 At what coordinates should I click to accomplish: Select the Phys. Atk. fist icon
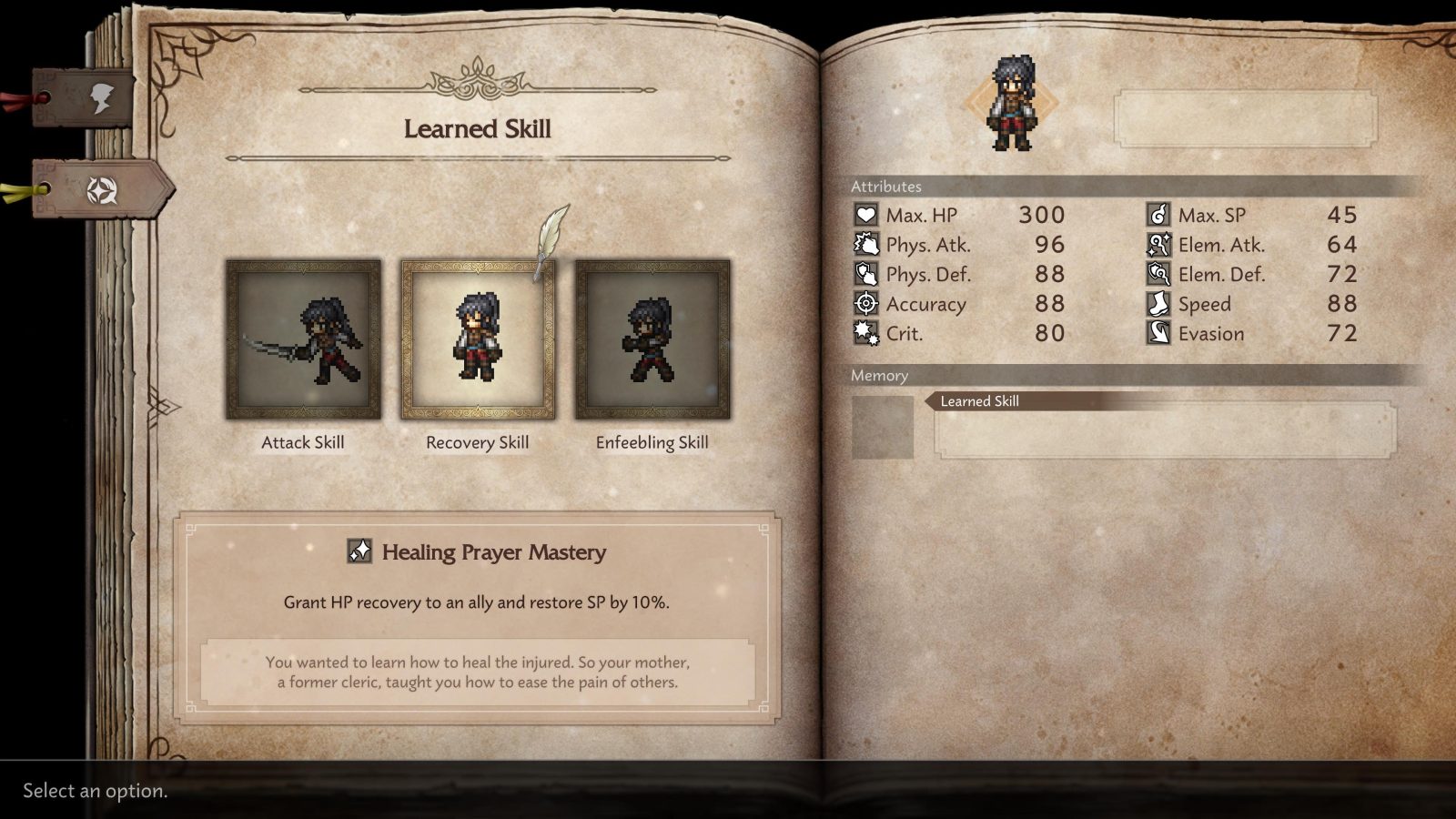tap(864, 244)
